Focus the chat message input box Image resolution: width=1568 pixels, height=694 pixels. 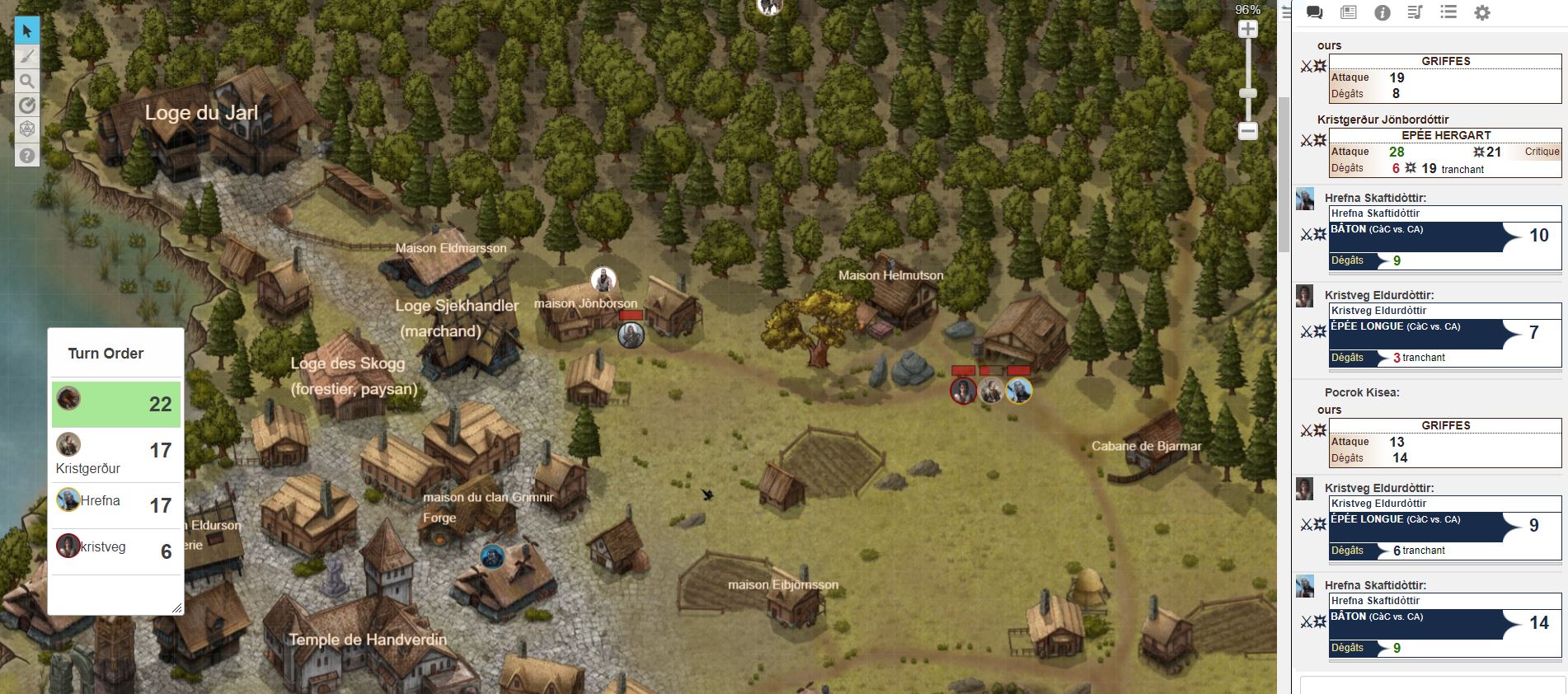(x=1432, y=685)
